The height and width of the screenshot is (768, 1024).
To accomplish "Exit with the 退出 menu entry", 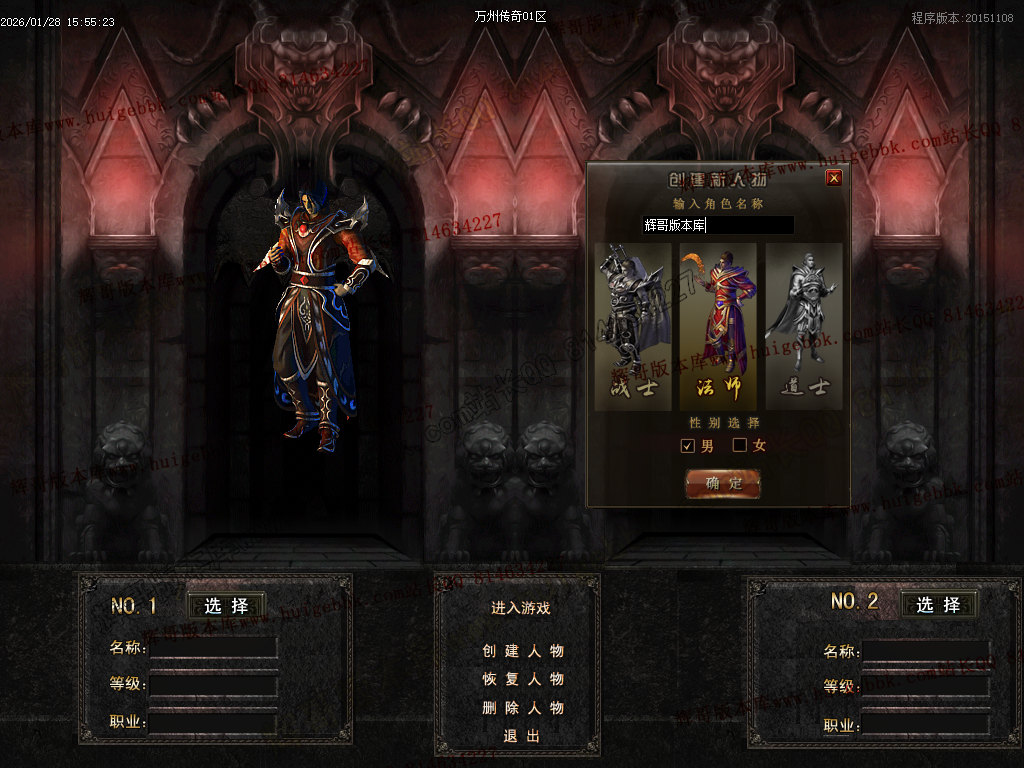I will pyautogui.click(x=521, y=736).
